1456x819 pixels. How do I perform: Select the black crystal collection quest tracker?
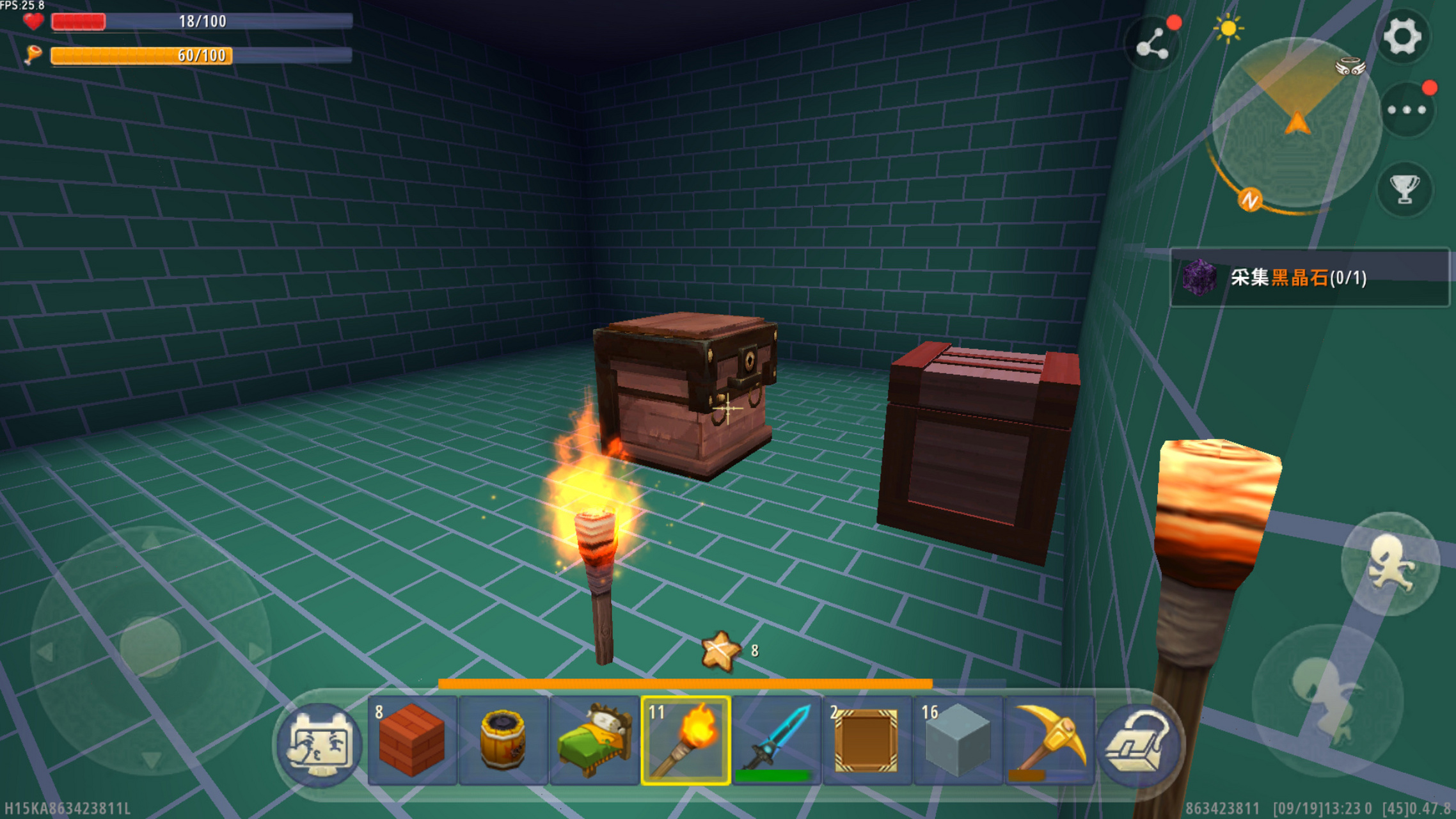[x=1308, y=278]
